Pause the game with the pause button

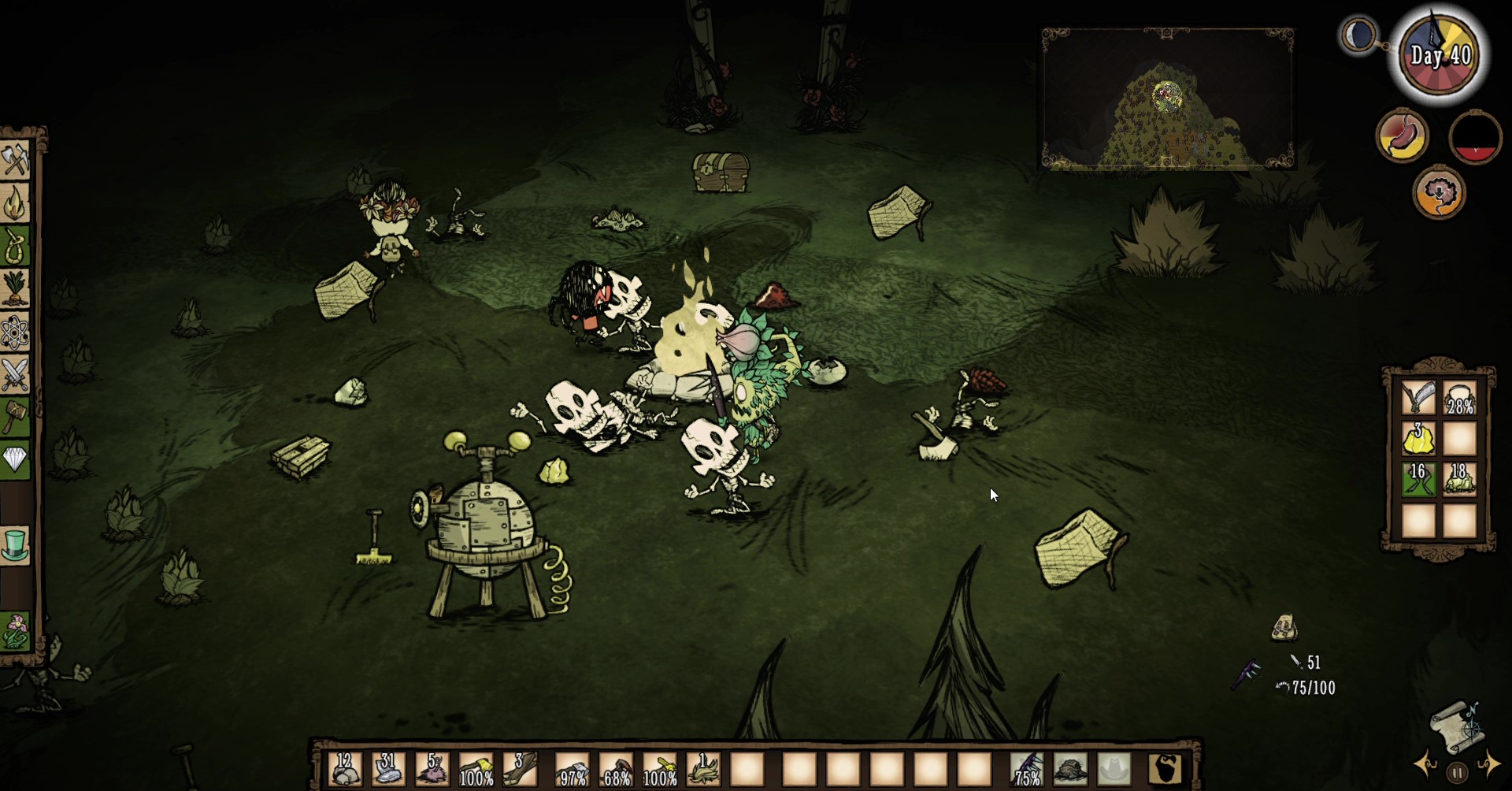pos(1458,773)
